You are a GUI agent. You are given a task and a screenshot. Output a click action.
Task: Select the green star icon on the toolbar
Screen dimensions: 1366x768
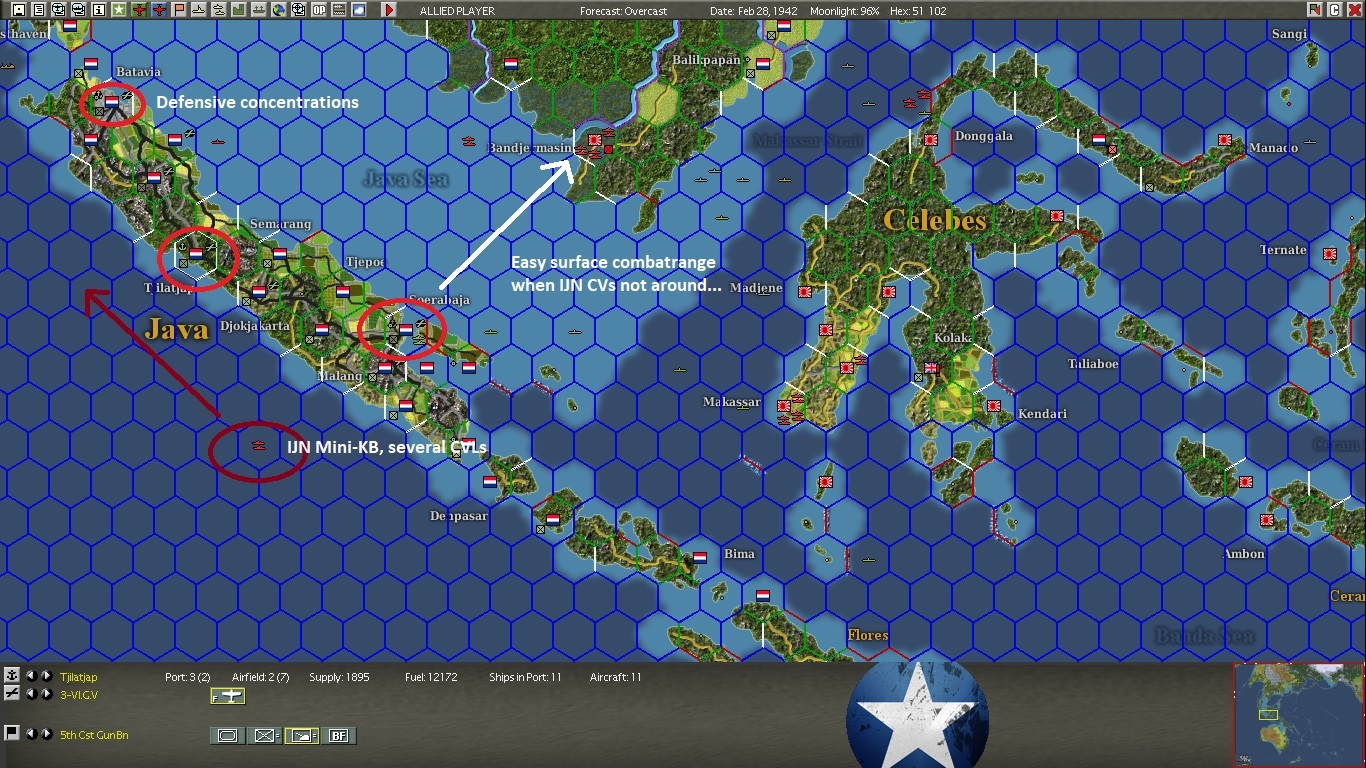click(x=120, y=10)
